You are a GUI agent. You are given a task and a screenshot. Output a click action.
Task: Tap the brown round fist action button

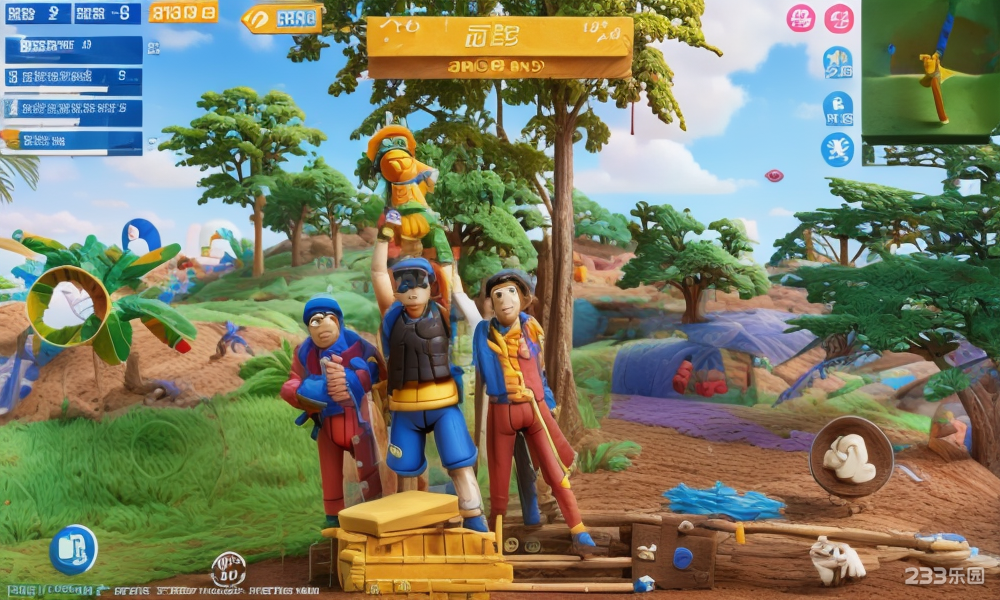pos(851,457)
